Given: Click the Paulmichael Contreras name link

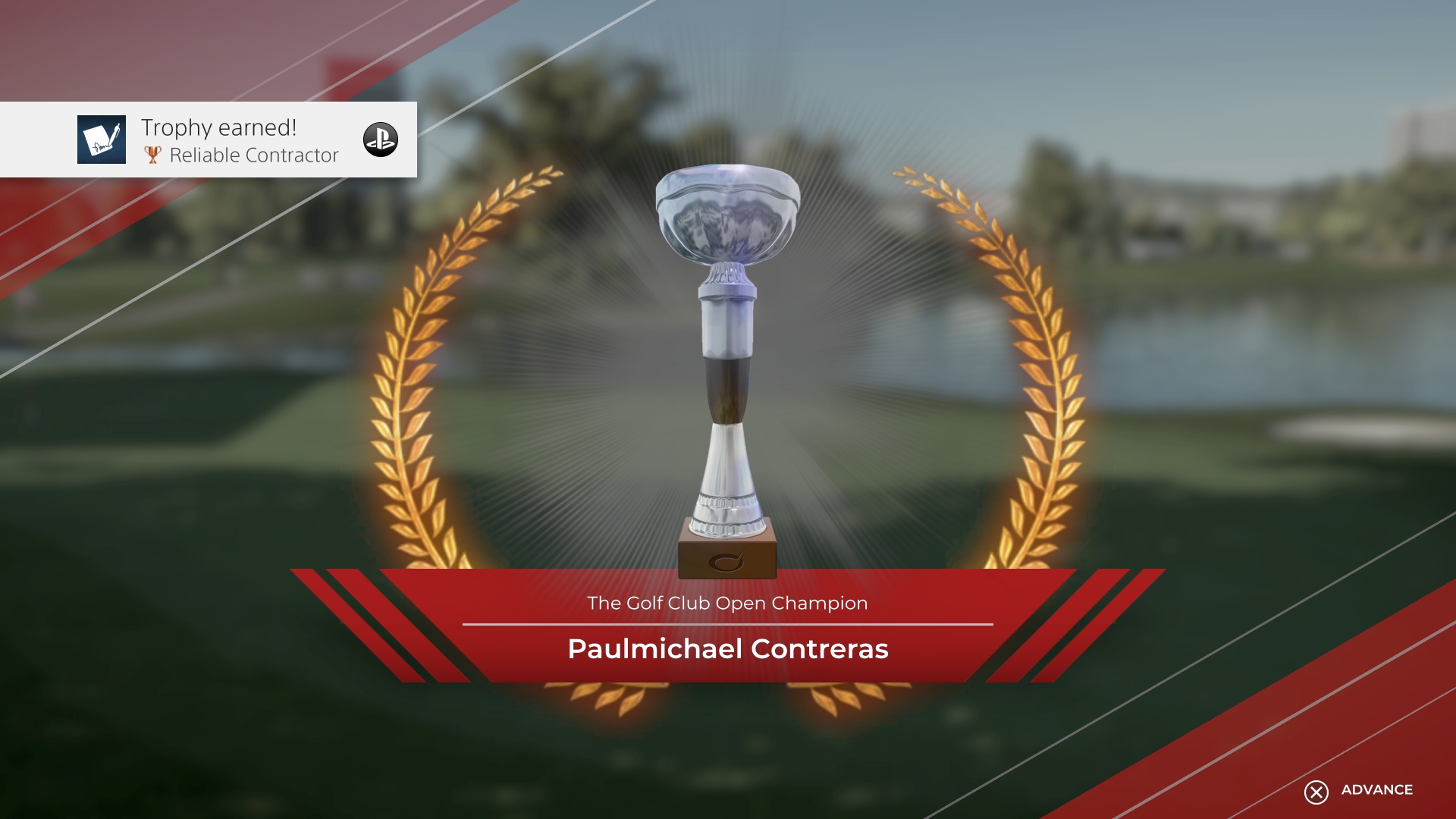Looking at the screenshot, I should click(726, 649).
